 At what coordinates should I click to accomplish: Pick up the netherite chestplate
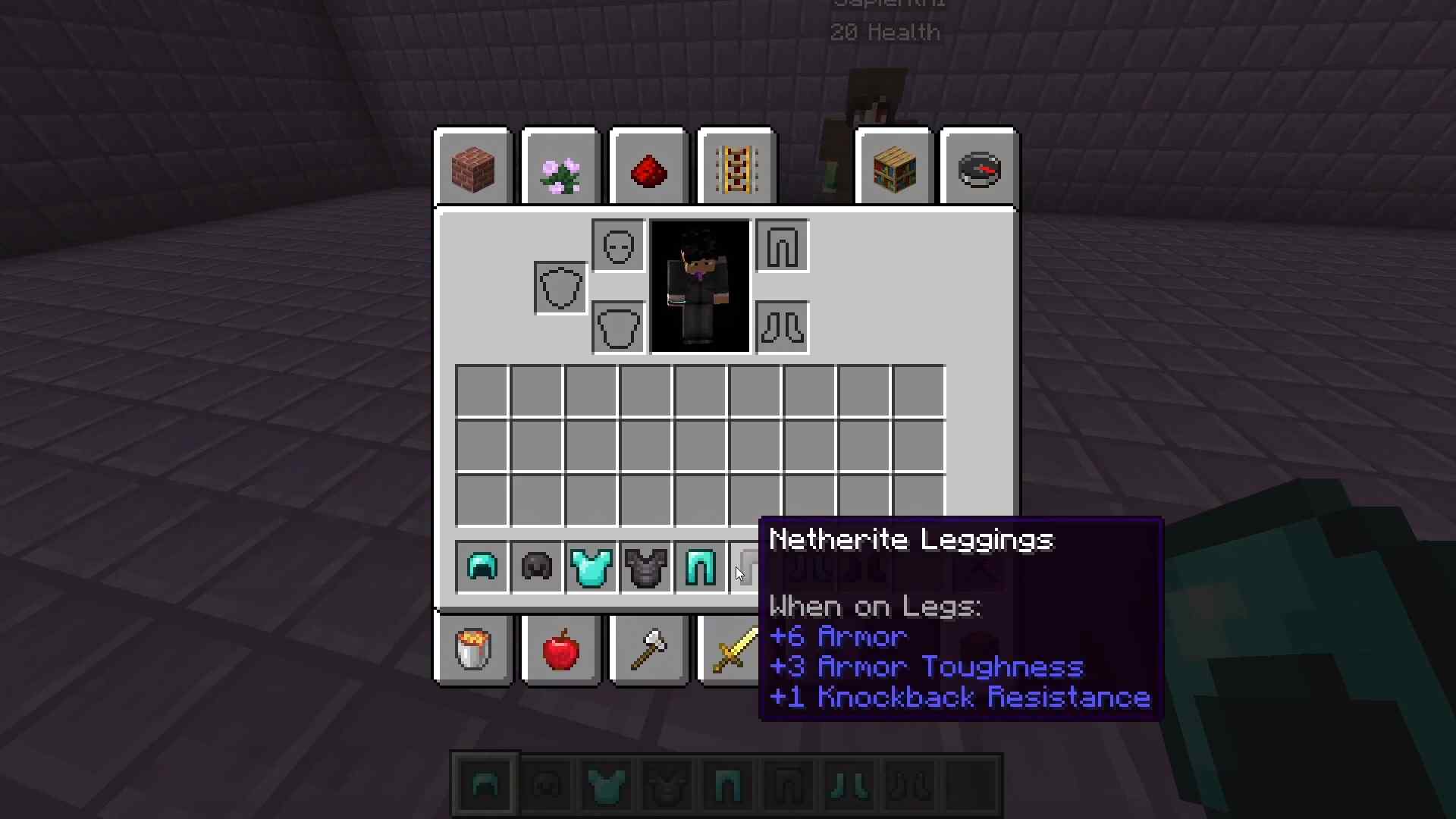[645, 567]
